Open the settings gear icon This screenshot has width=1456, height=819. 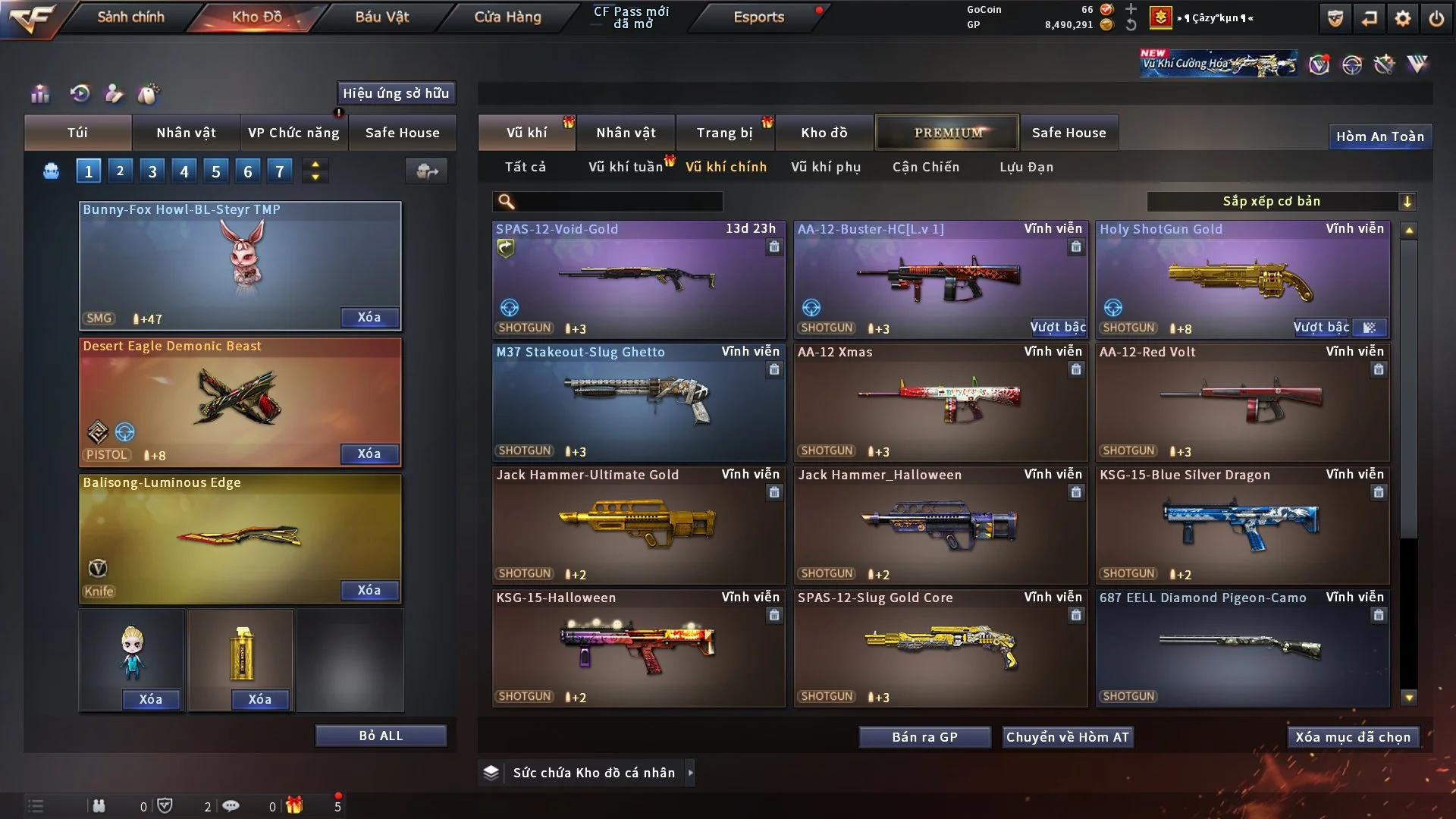coord(1402,18)
